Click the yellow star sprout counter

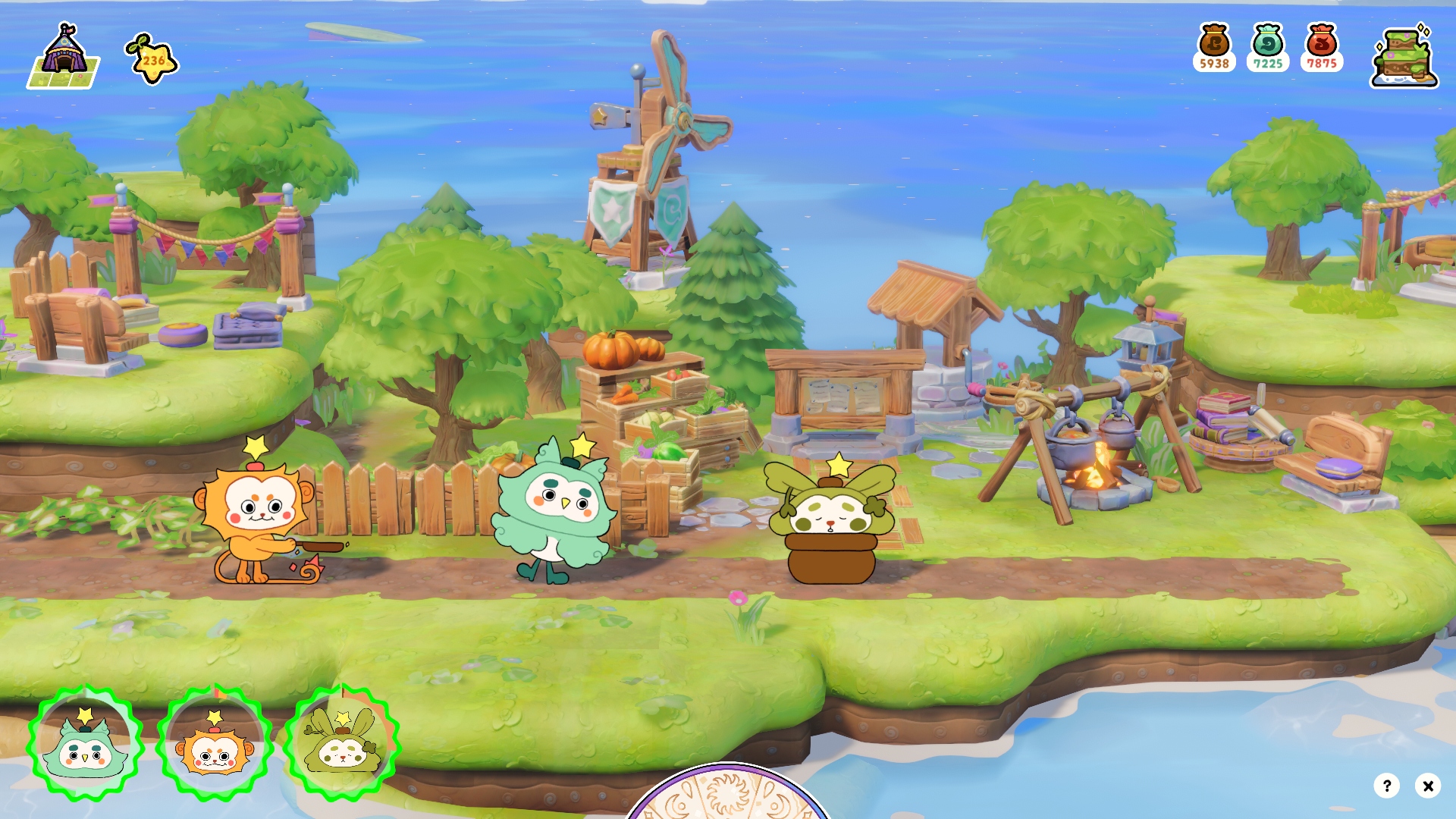point(152,59)
